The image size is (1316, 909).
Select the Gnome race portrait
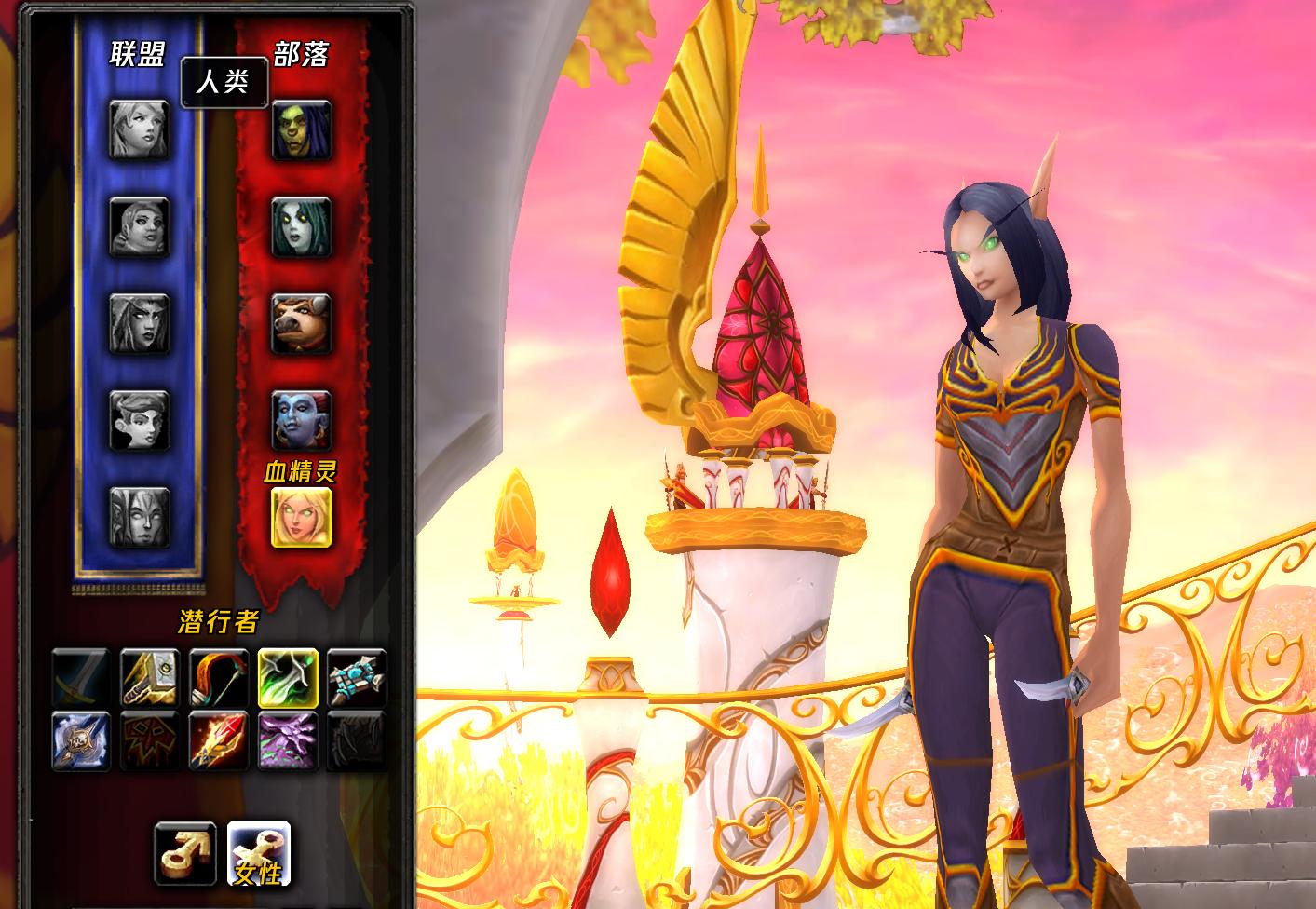click(x=139, y=420)
